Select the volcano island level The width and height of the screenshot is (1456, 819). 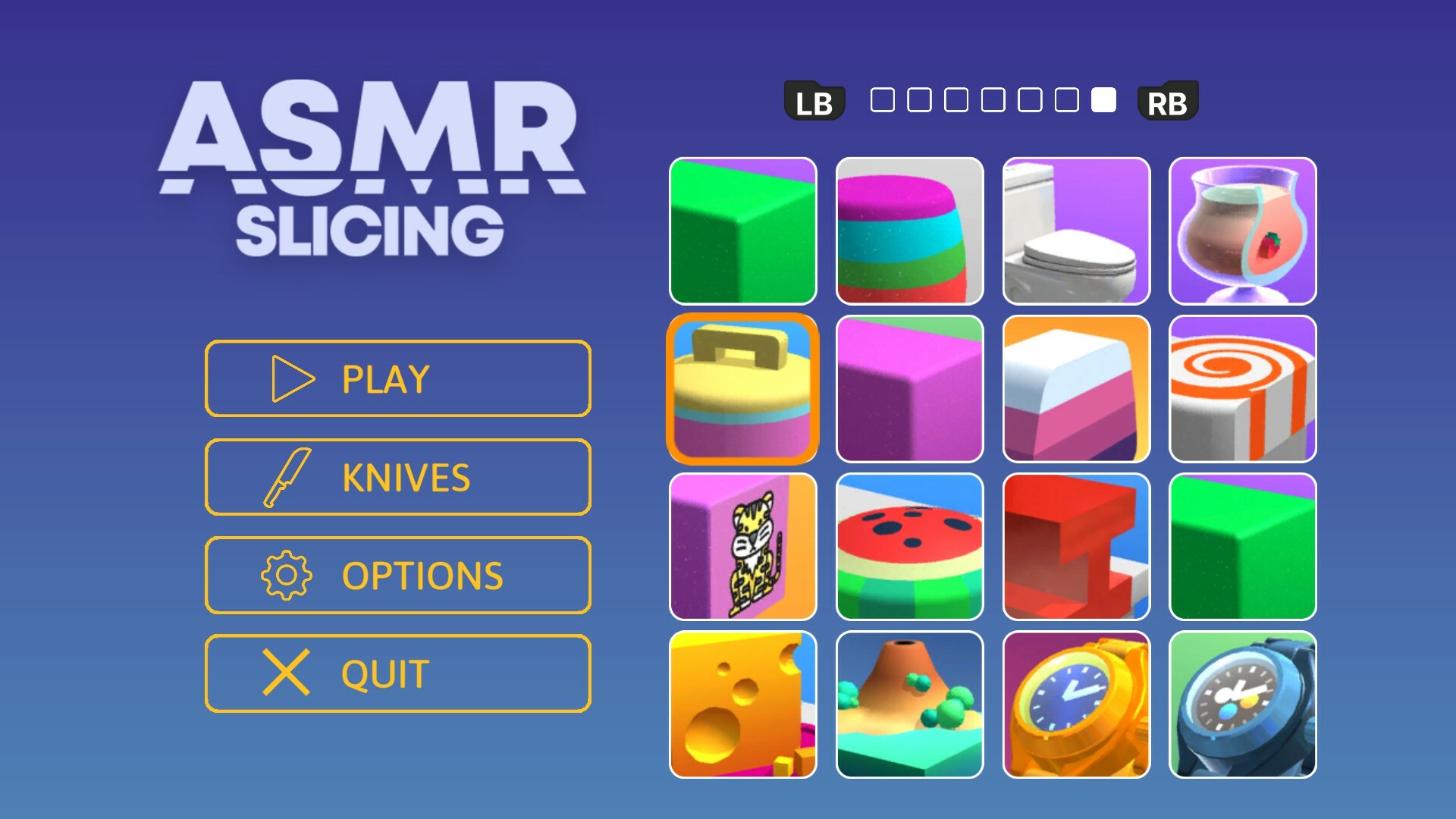coord(909,703)
